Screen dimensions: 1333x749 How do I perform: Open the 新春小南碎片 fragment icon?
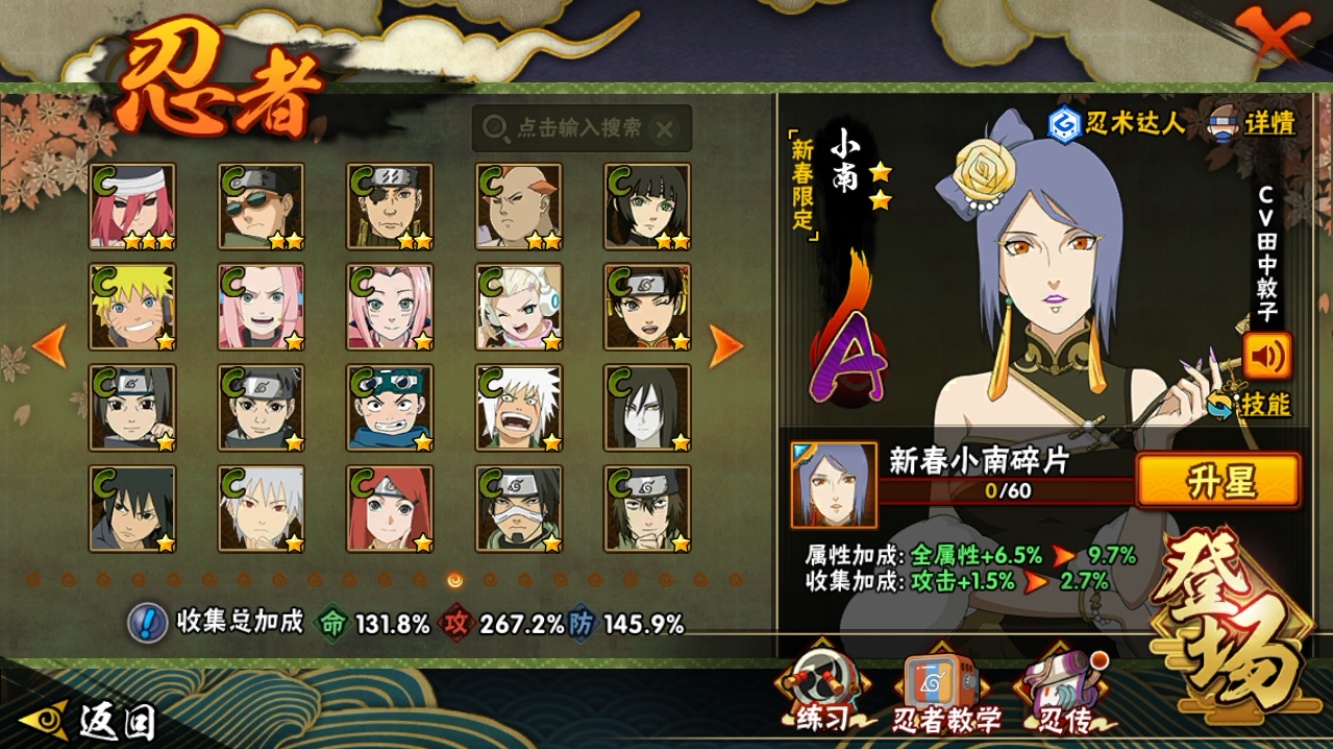[x=833, y=485]
